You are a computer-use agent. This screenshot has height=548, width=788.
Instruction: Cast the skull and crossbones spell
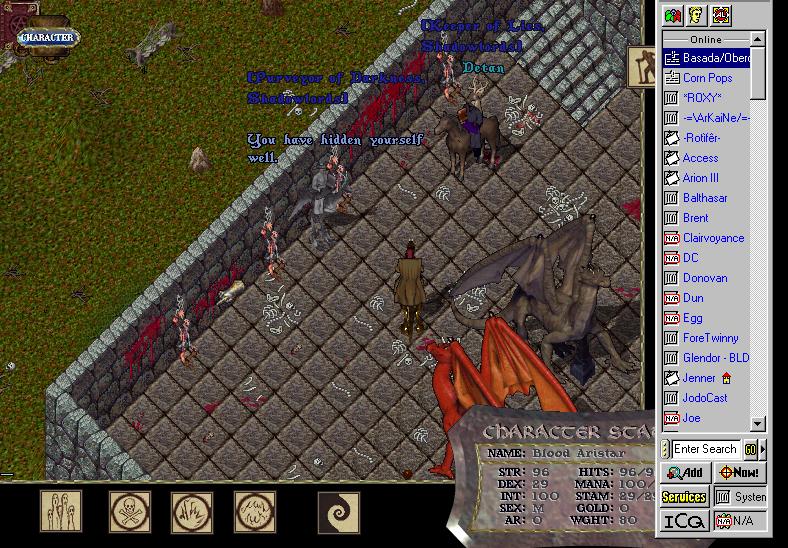coord(129,511)
